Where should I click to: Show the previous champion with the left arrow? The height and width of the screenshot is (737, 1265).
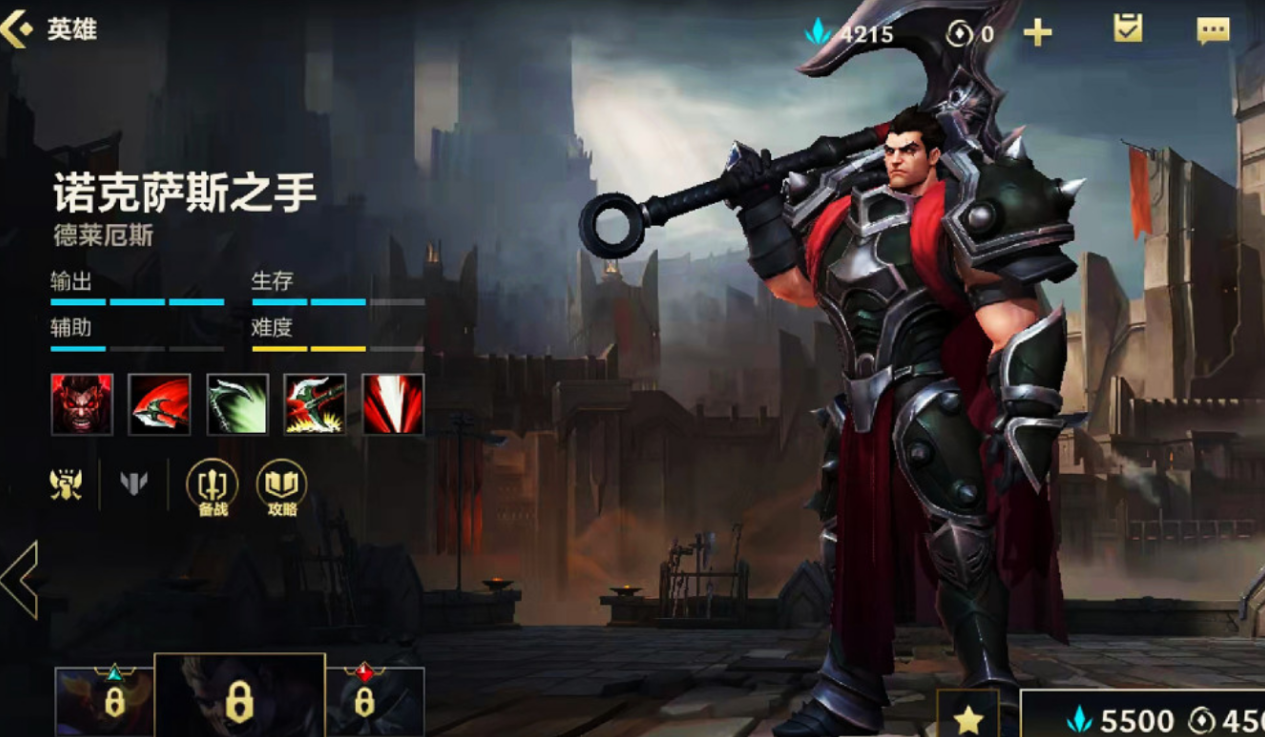click(20, 579)
